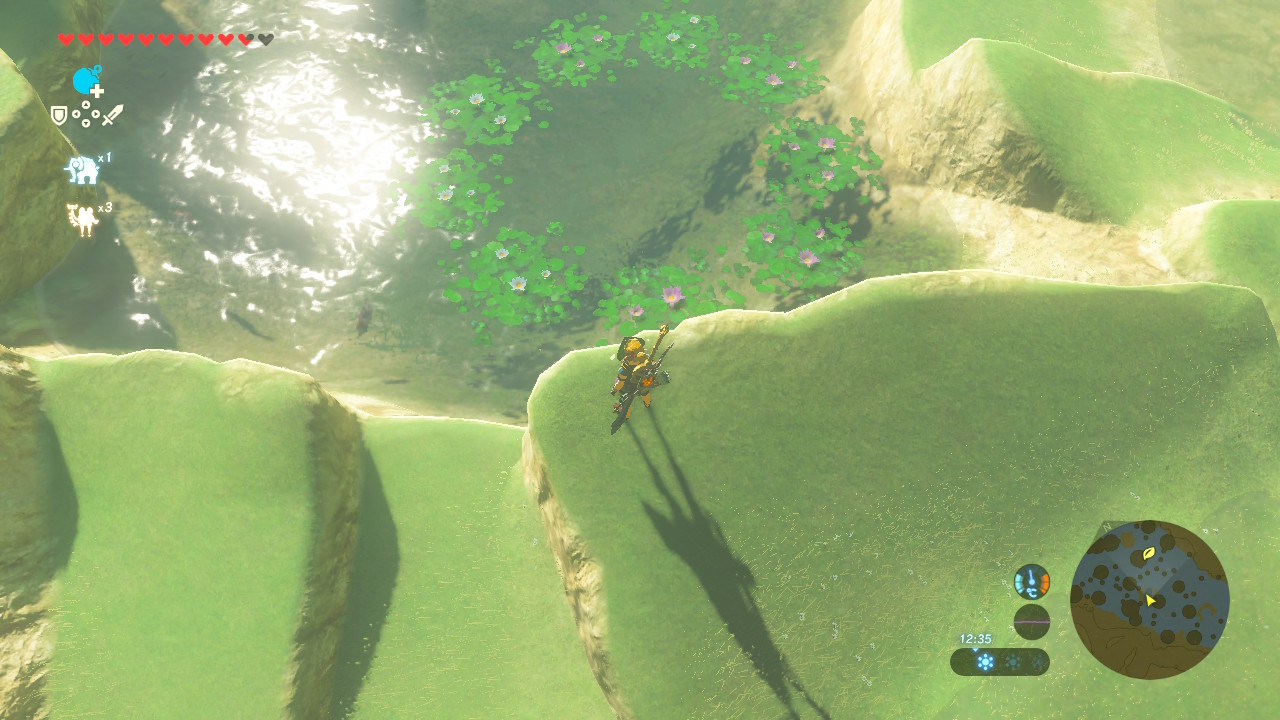Viewport: 1280px width, 720px height.
Task: Select the Remote Bomb rune icon
Action: [x=87, y=80]
